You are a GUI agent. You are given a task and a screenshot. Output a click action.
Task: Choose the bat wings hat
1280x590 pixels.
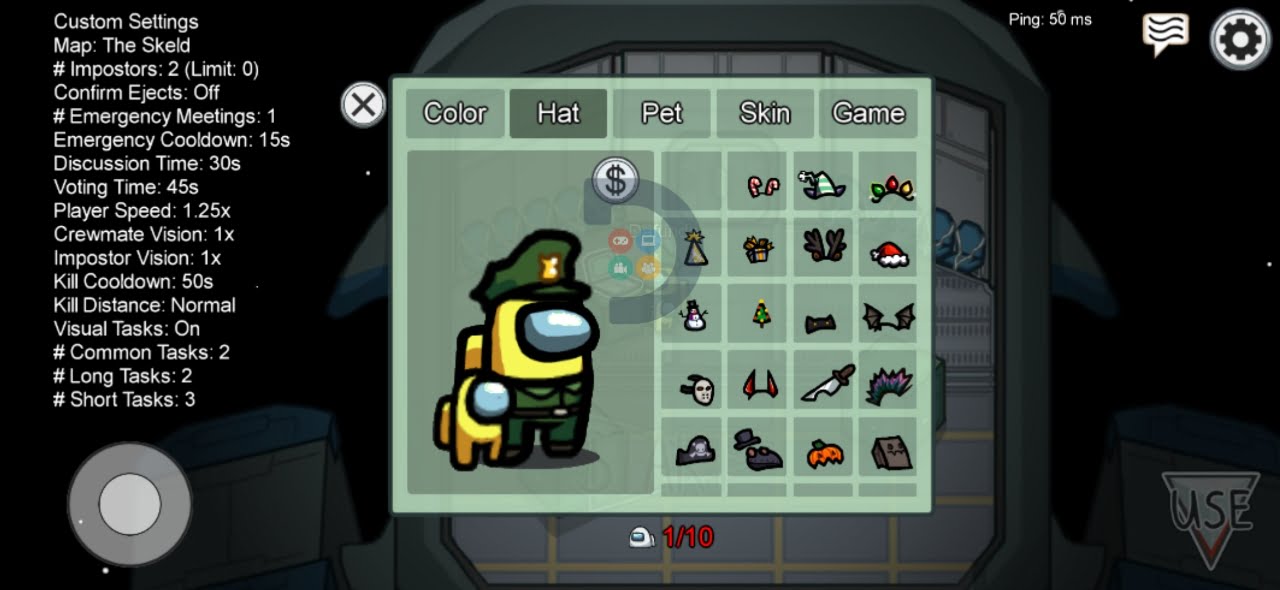tap(888, 317)
